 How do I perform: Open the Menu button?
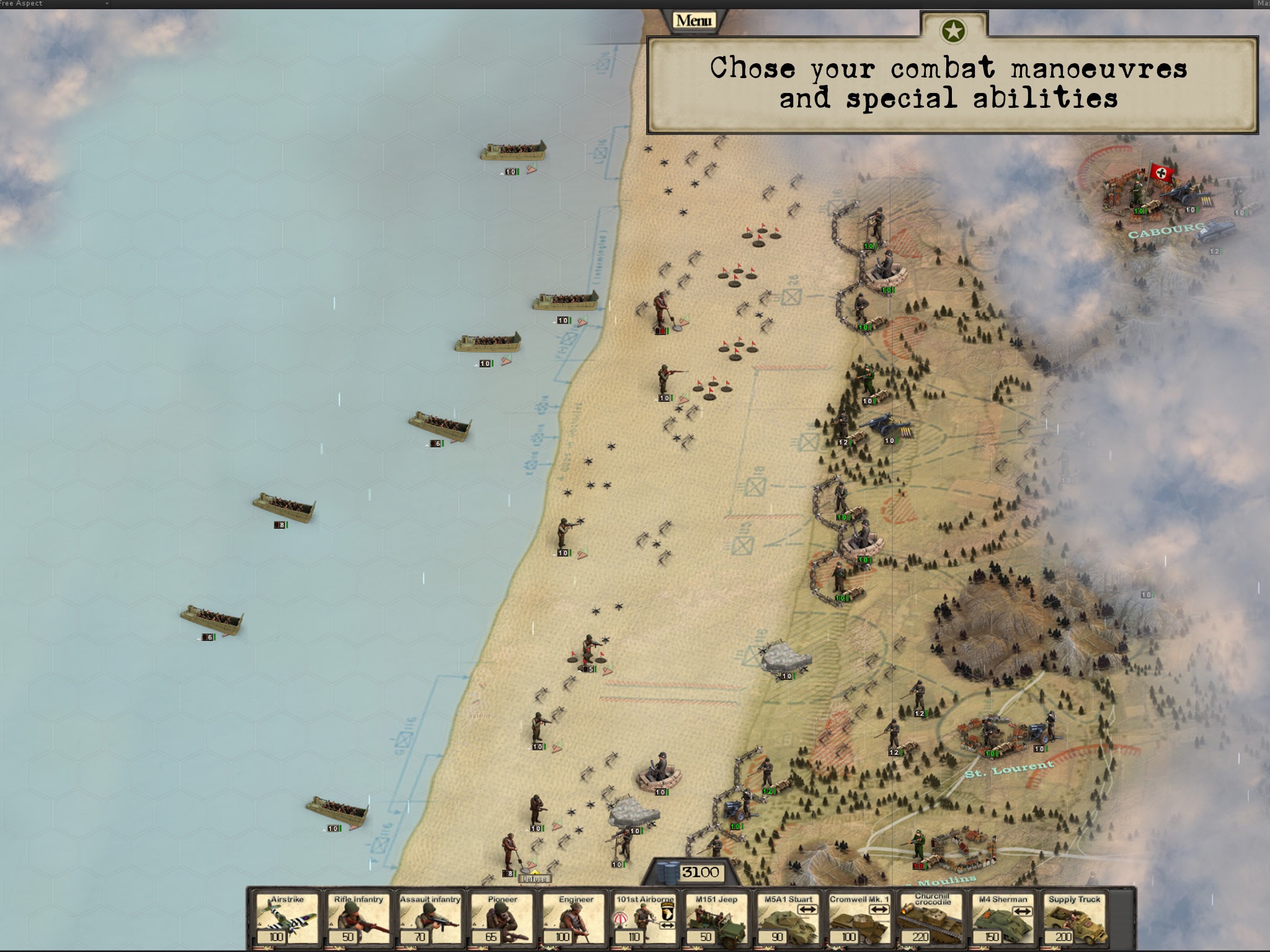(x=693, y=21)
